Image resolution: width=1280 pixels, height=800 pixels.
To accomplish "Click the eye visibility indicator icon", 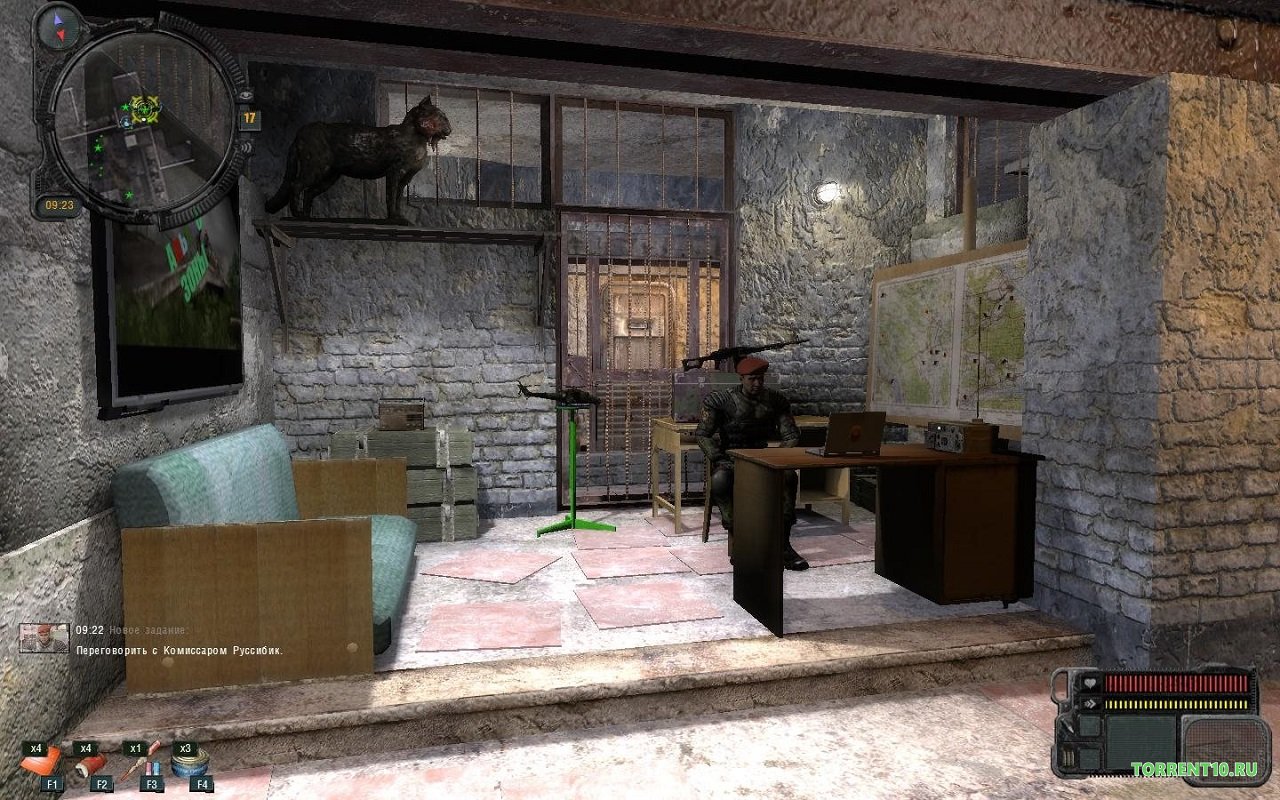I will [246, 94].
